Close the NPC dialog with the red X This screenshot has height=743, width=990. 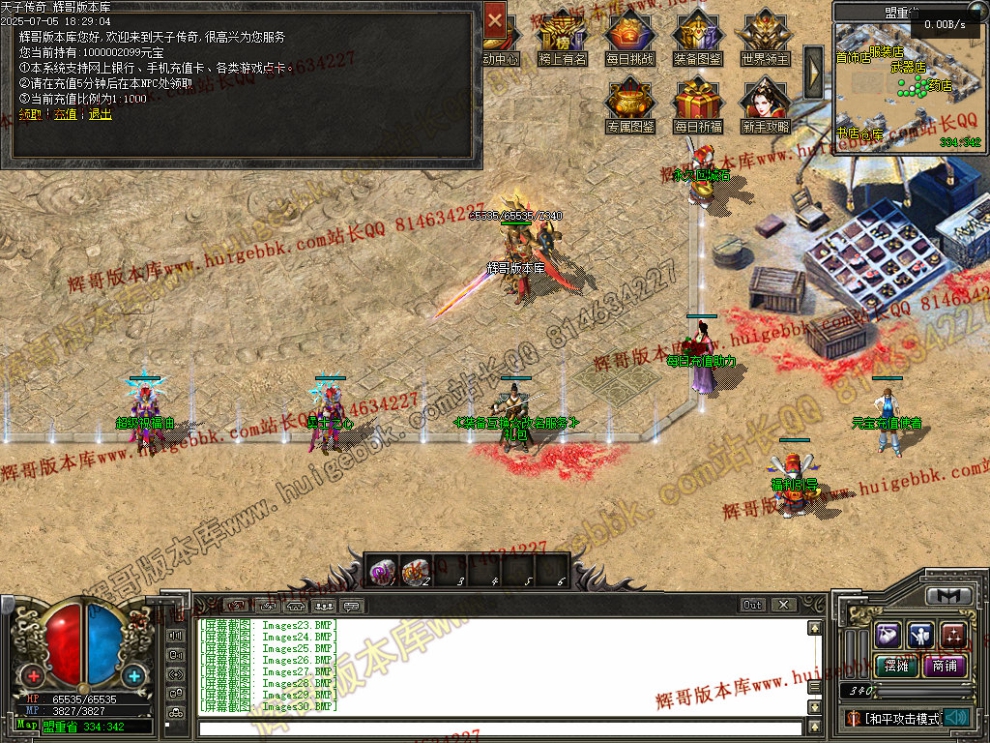(495, 19)
